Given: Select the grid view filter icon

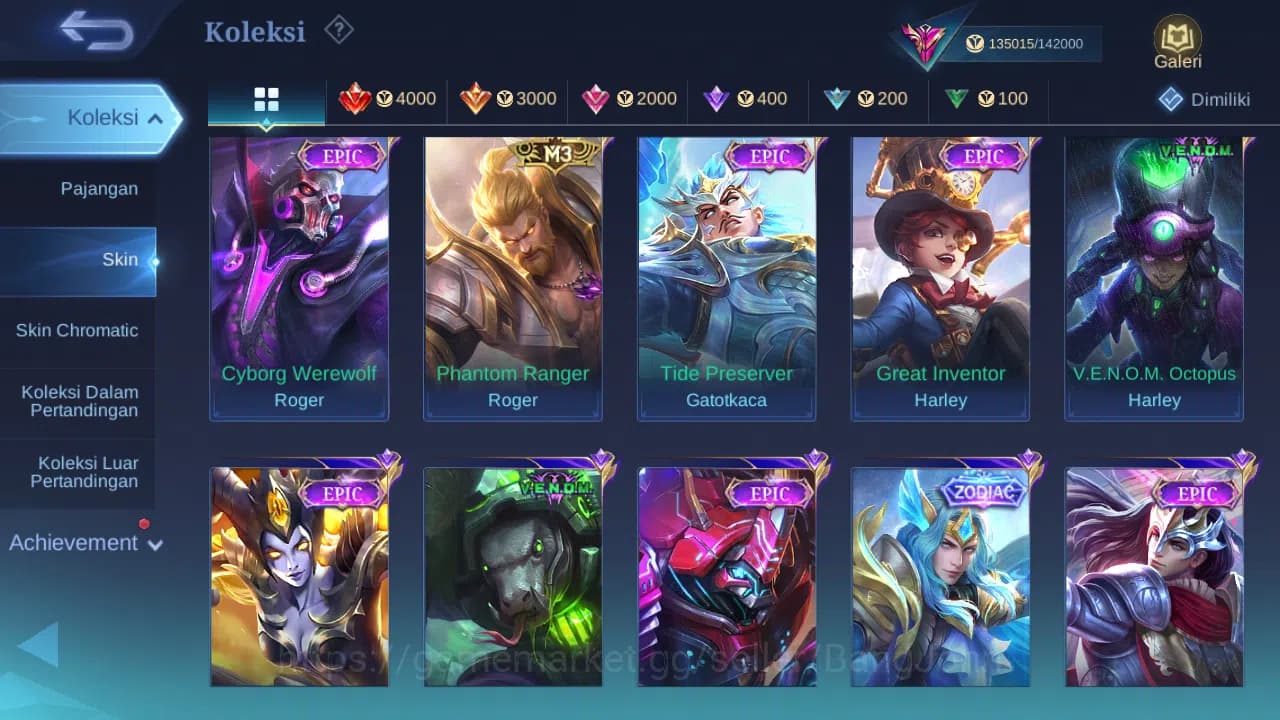Looking at the screenshot, I should pyautogui.click(x=265, y=99).
